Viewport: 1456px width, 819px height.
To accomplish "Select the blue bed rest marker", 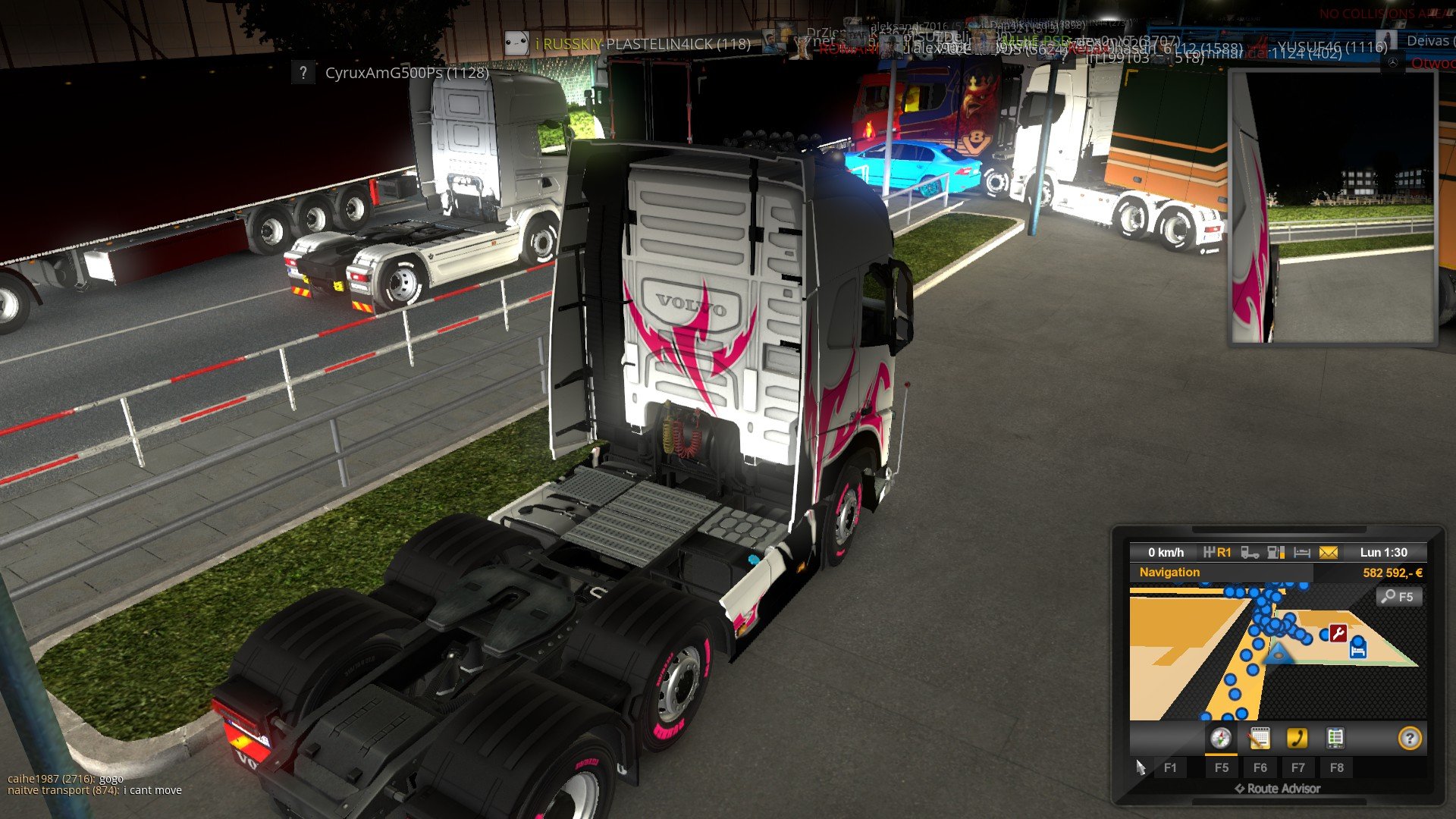I will coord(1357,650).
